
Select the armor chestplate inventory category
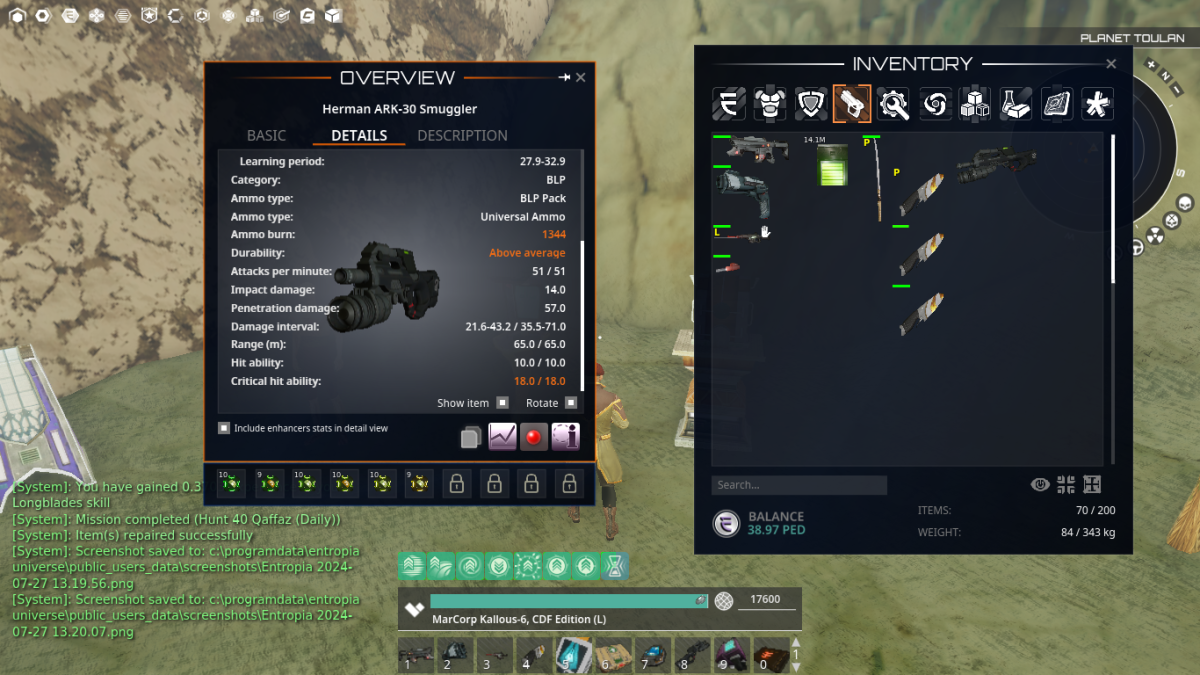tap(769, 104)
